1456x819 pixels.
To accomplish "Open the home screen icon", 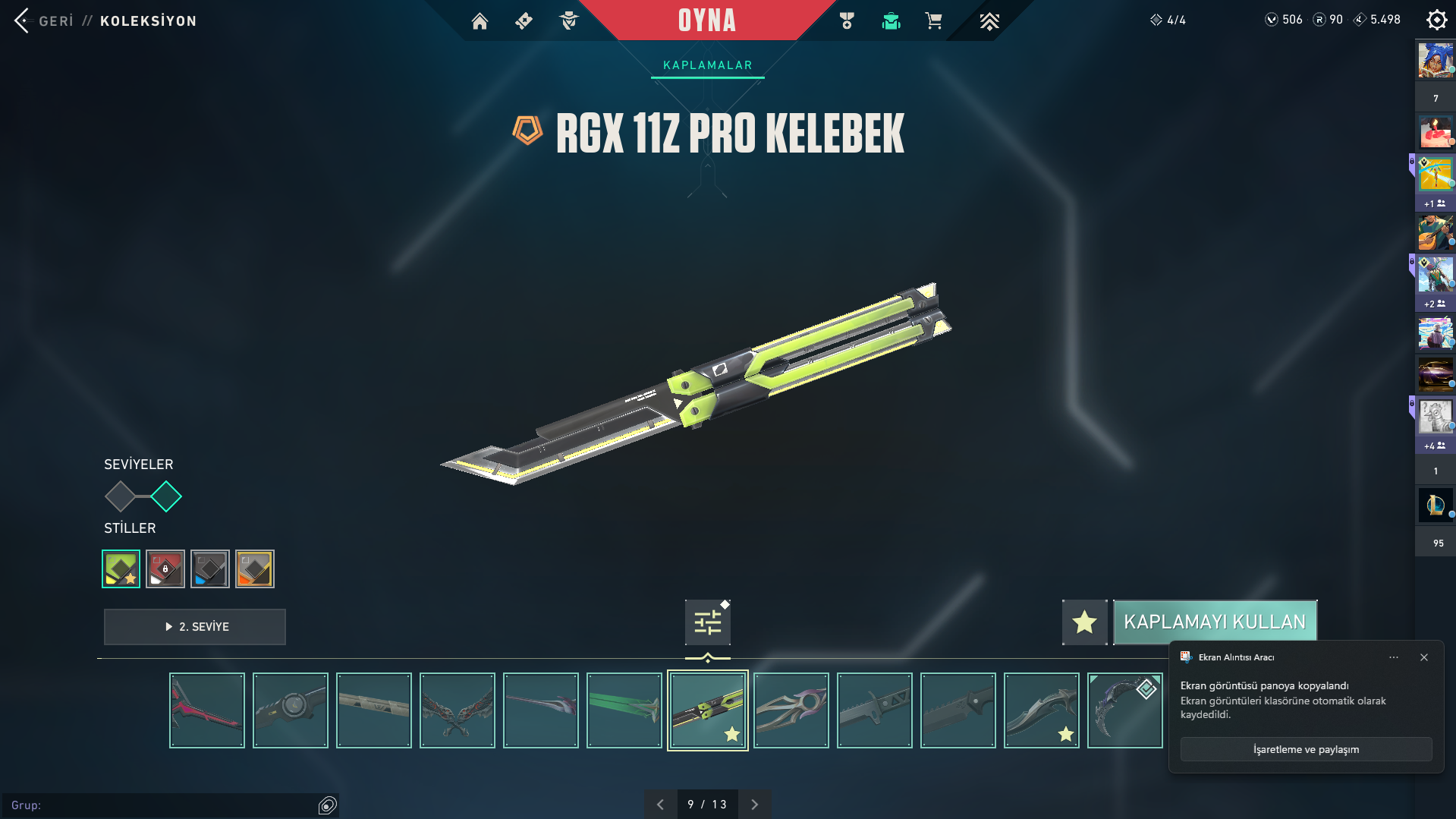I will click(480, 21).
